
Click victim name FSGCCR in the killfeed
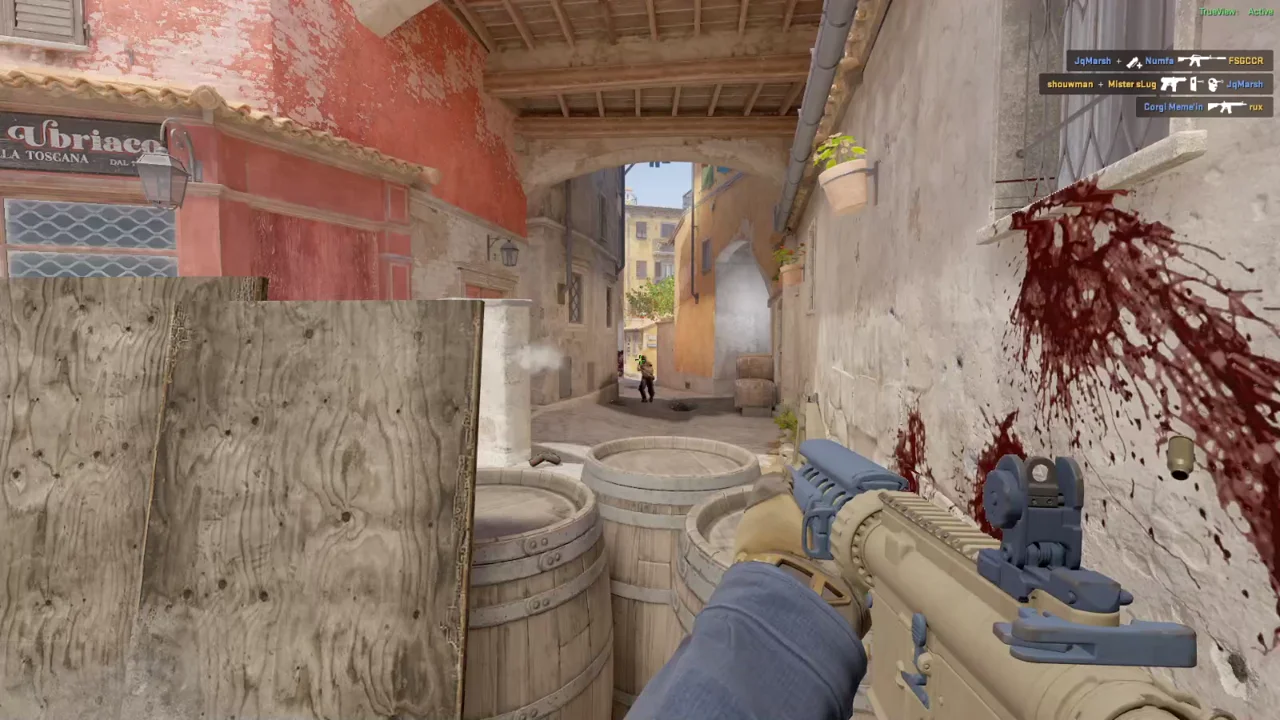click(x=1245, y=61)
